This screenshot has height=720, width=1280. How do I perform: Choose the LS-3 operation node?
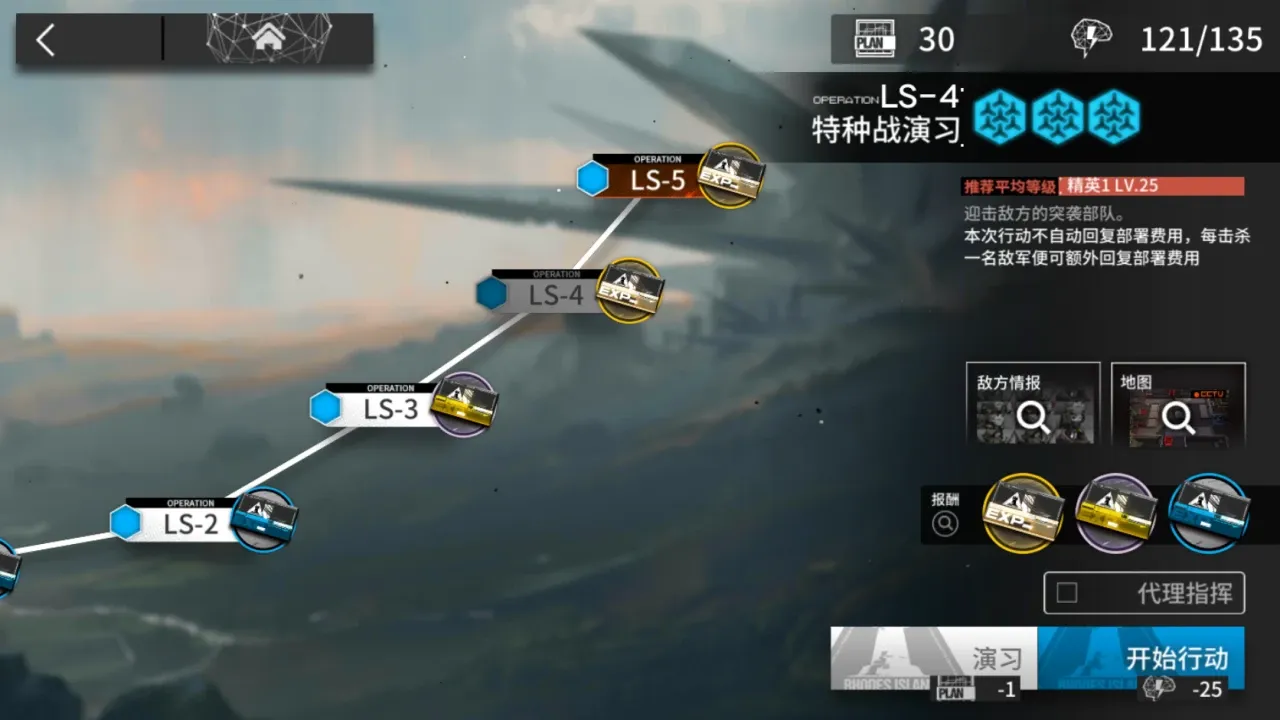tap(390, 409)
